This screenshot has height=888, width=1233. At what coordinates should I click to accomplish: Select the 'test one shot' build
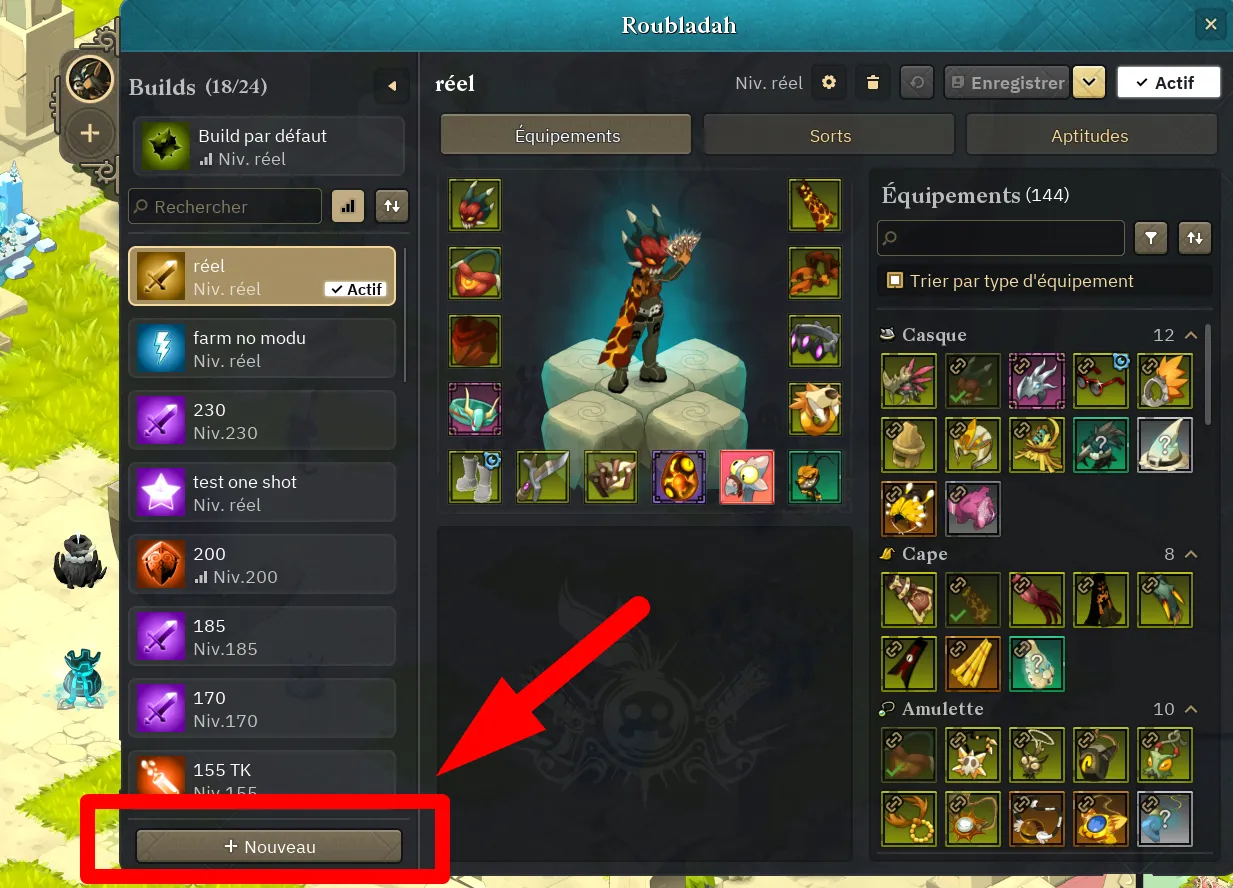[262, 493]
